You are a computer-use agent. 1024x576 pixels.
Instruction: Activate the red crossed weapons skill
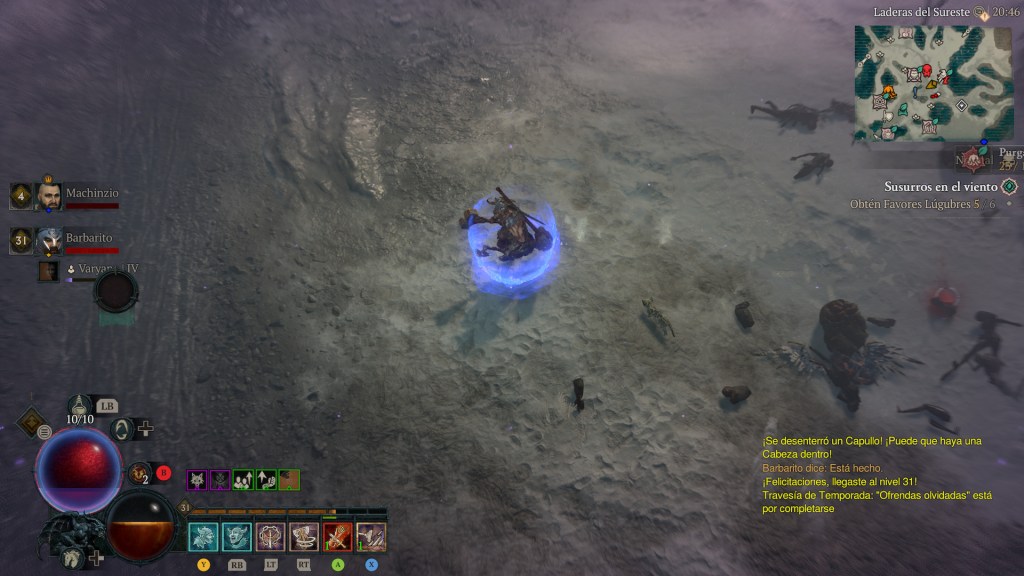(337, 537)
